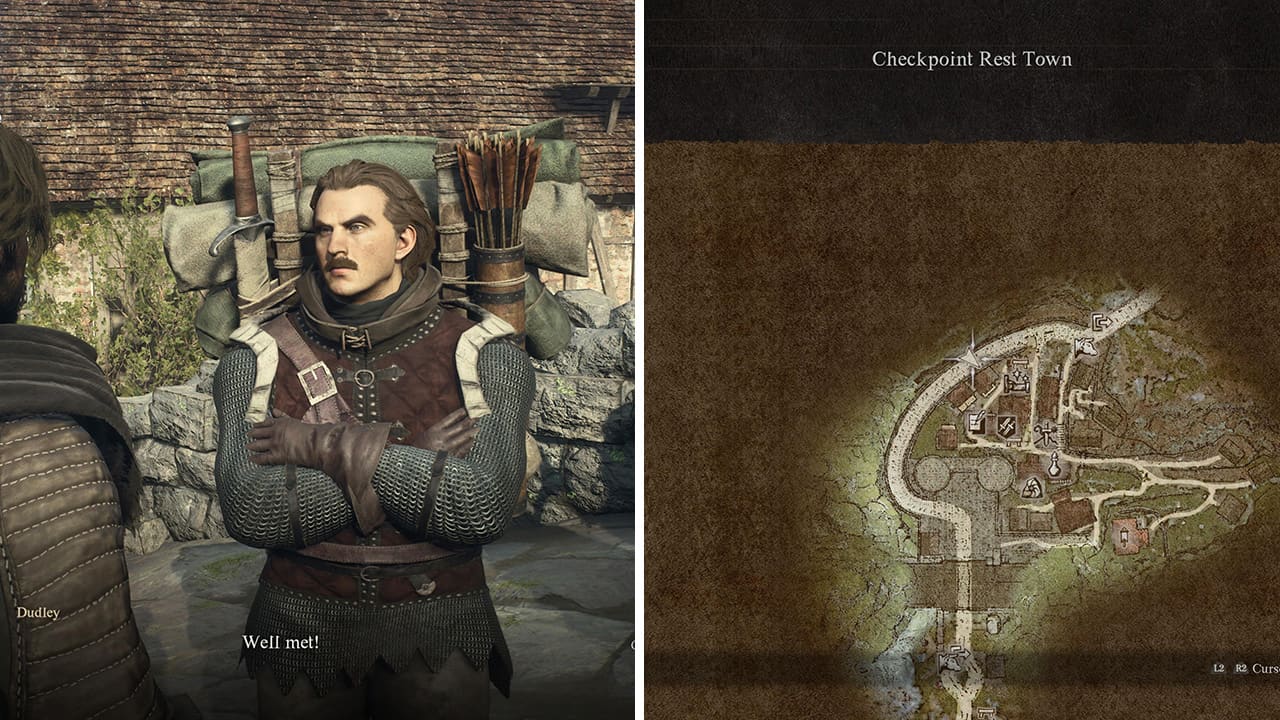Select the quill-and-paper scrivener icon
This screenshot has width=1280, height=720.
(977, 420)
